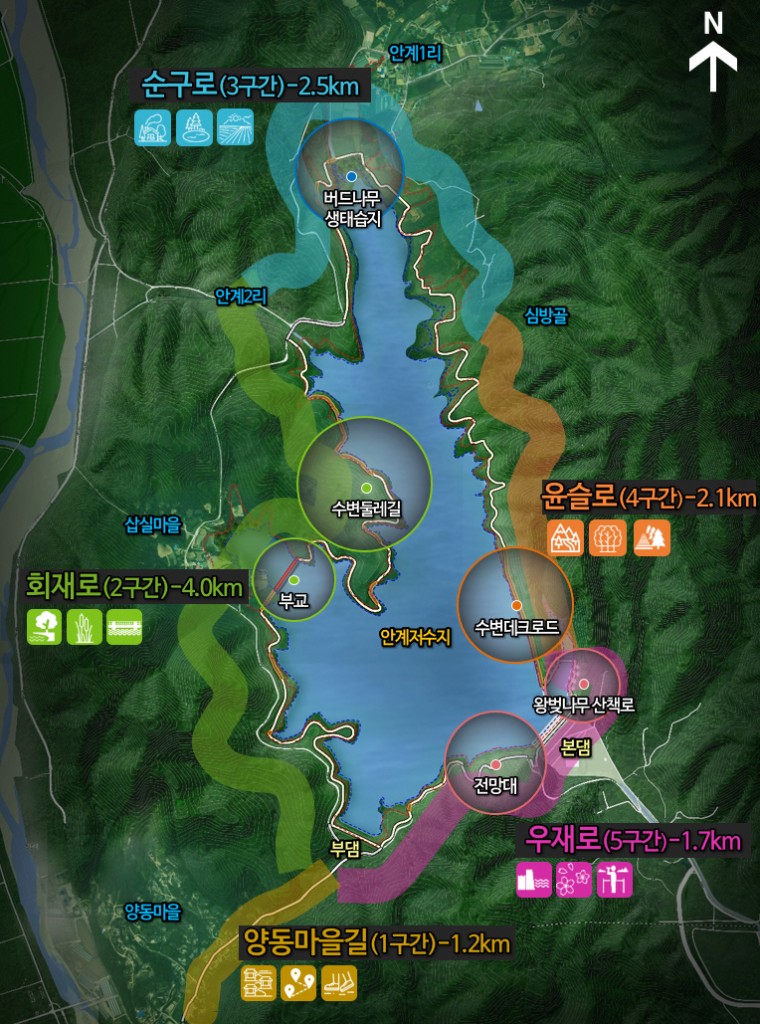
Task: Select the farm field icon under 순구로
Action: click(236, 127)
